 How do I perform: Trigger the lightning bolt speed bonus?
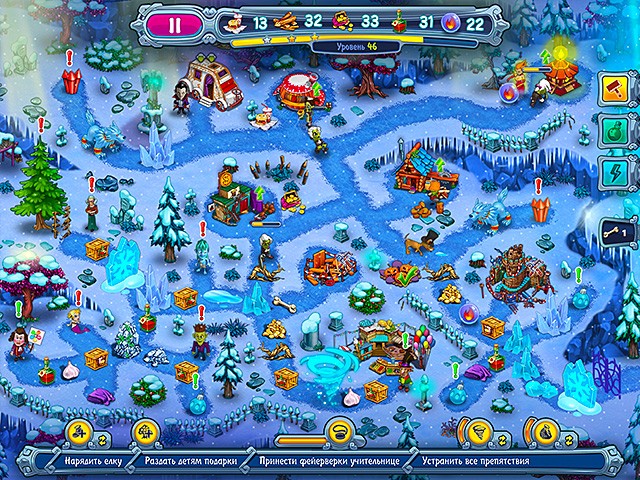tap(614, 171)
